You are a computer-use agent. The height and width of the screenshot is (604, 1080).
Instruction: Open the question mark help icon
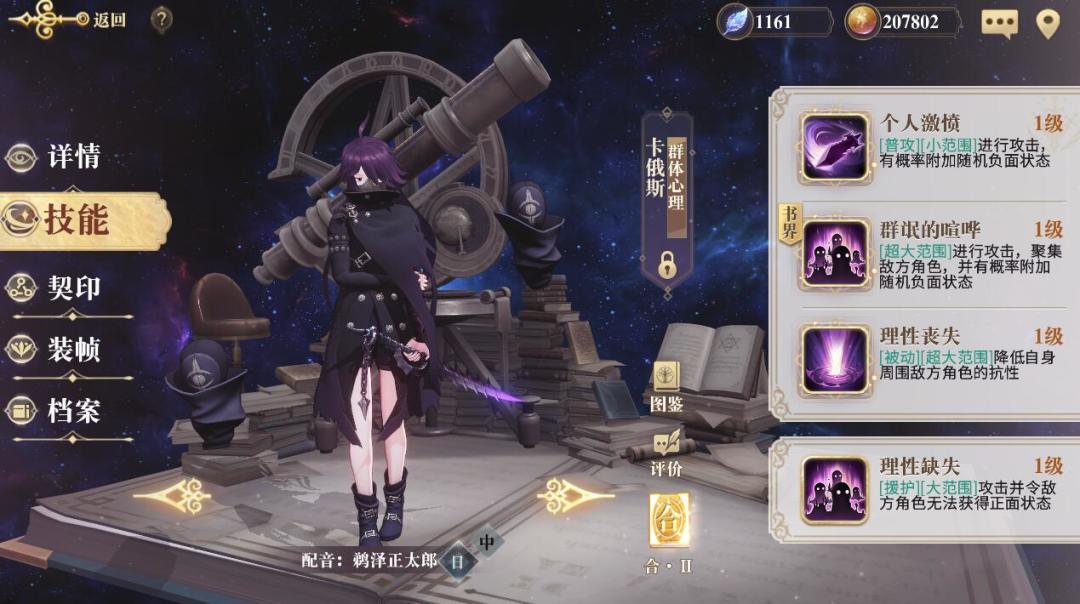pyautogui.click(x=162, y=19)
